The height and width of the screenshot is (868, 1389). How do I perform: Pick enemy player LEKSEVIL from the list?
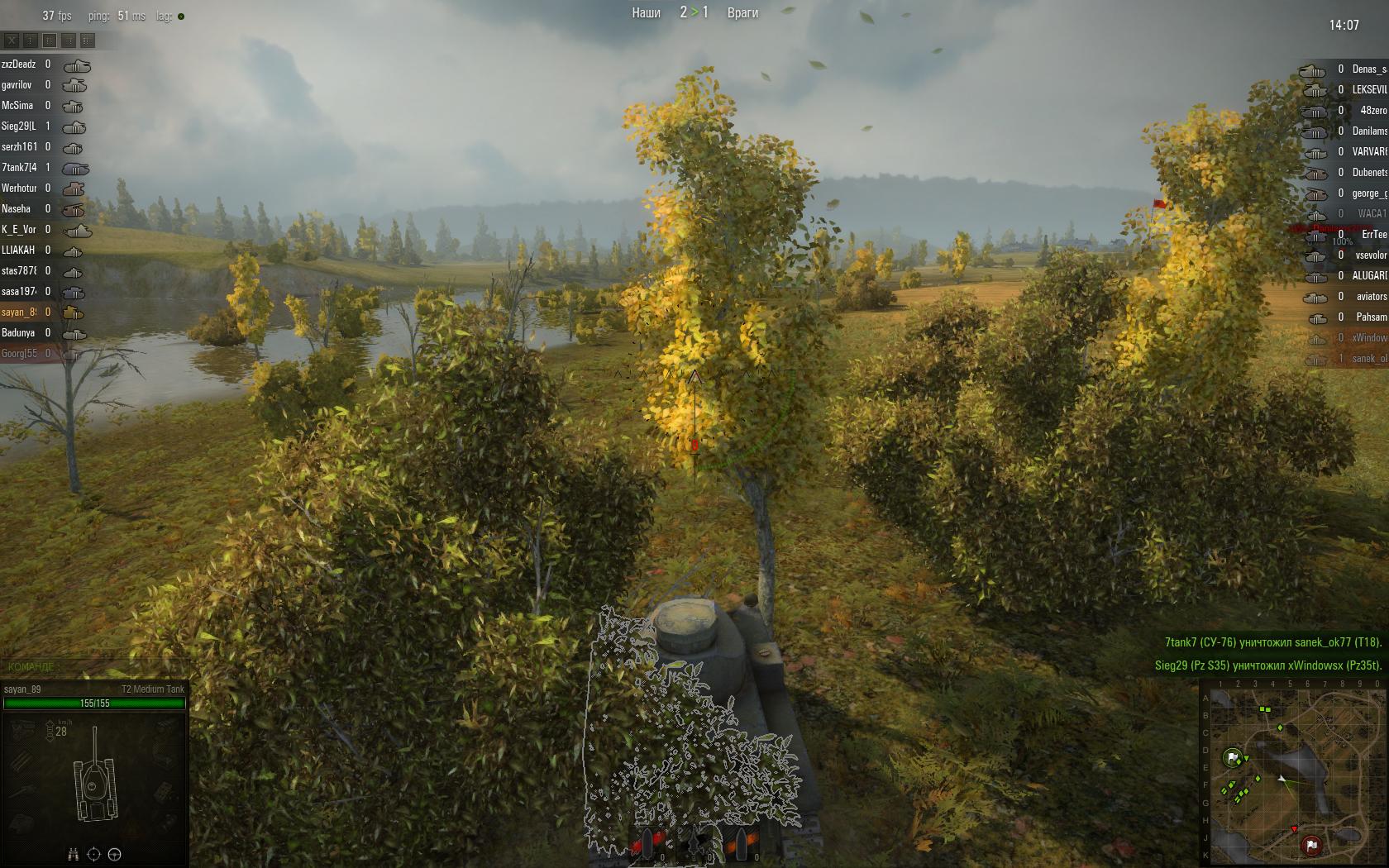pos(1368,89)
